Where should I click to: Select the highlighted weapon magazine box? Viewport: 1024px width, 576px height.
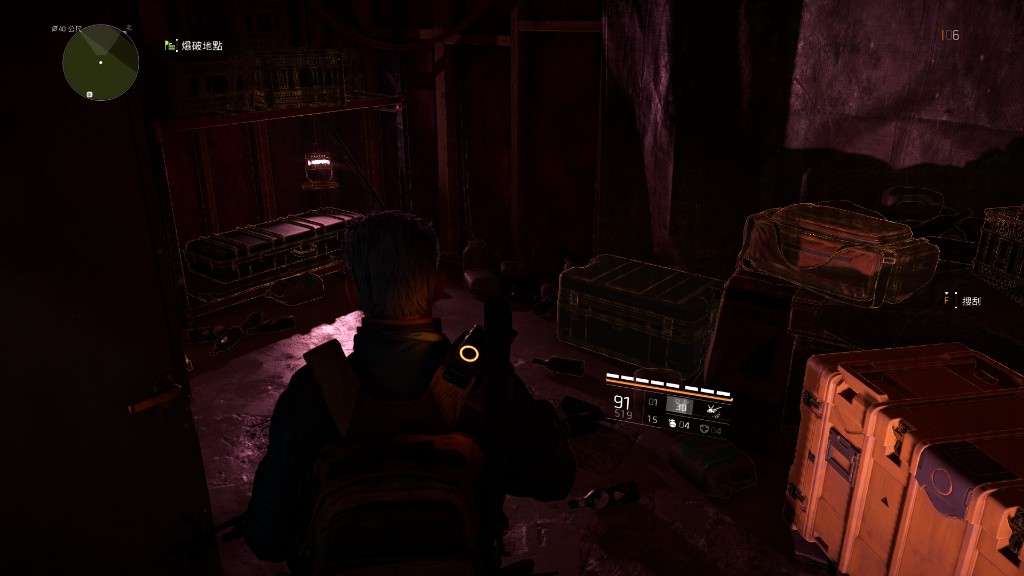tap(680, 406)
